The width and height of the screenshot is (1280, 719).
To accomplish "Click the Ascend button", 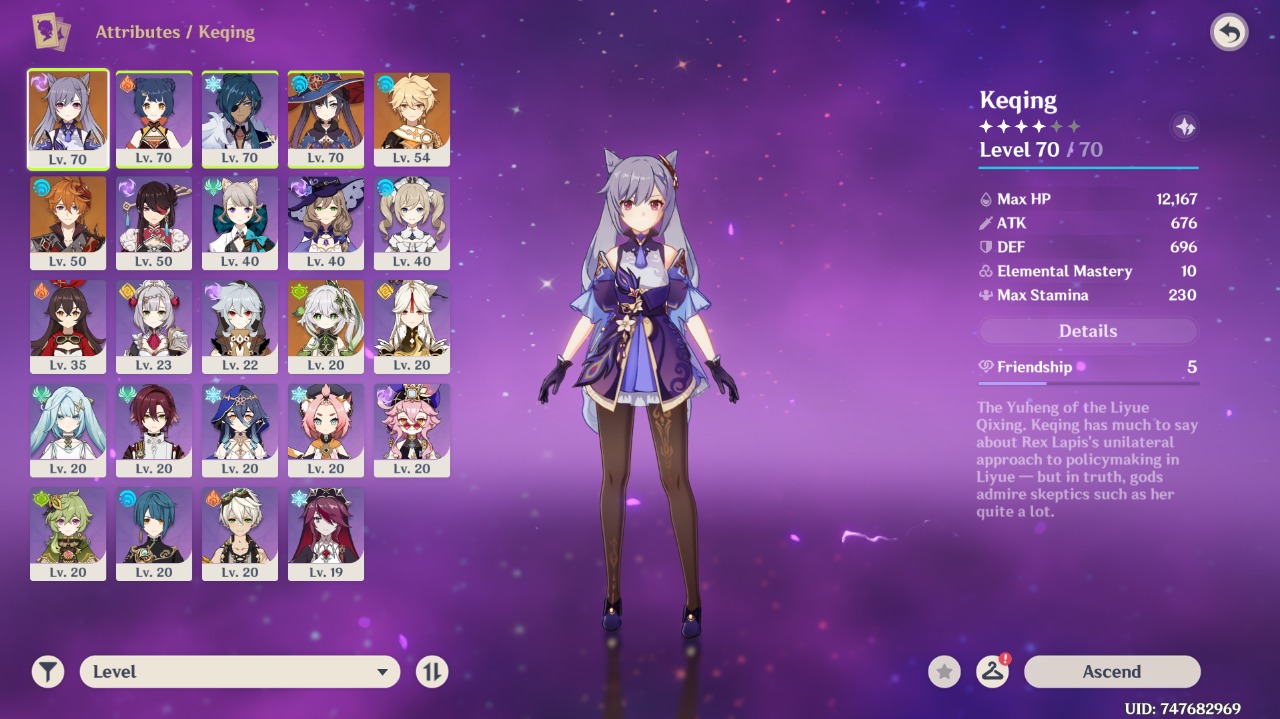I will coord(1111,672).
